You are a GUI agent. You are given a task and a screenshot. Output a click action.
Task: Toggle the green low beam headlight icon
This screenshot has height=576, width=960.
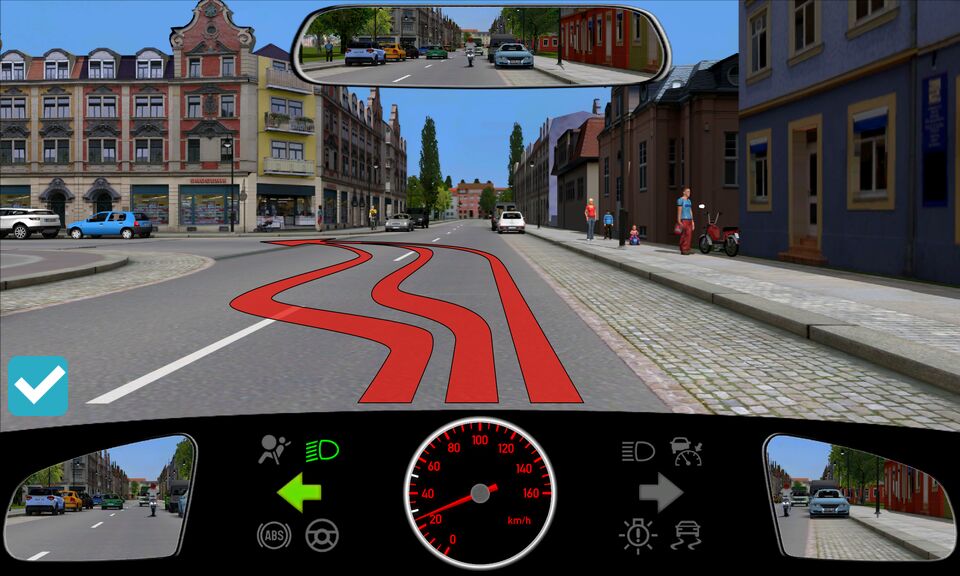(x=322, y=450)
